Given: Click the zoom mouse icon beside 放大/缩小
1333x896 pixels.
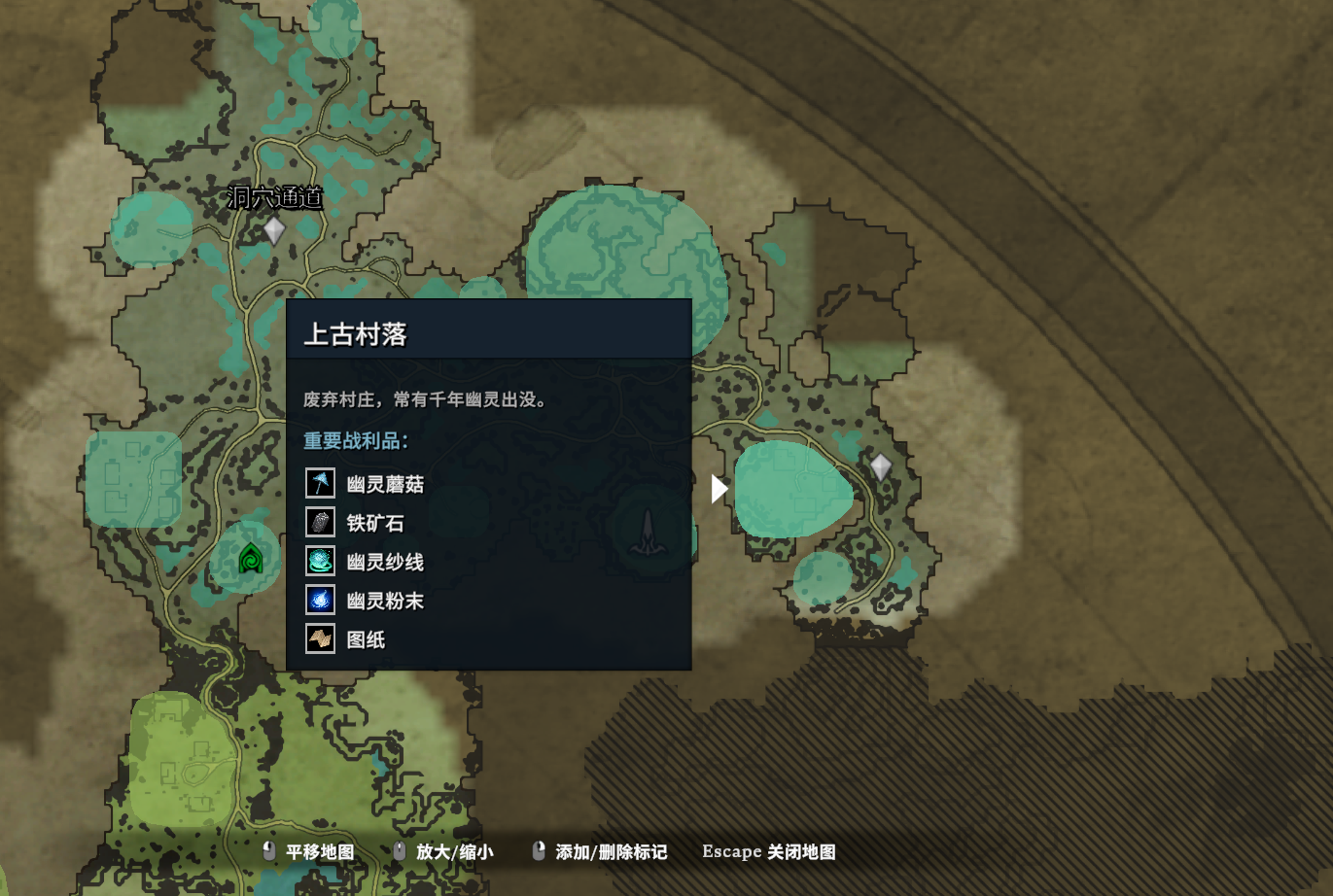Looking at the screenshot, I should point(398,851).
